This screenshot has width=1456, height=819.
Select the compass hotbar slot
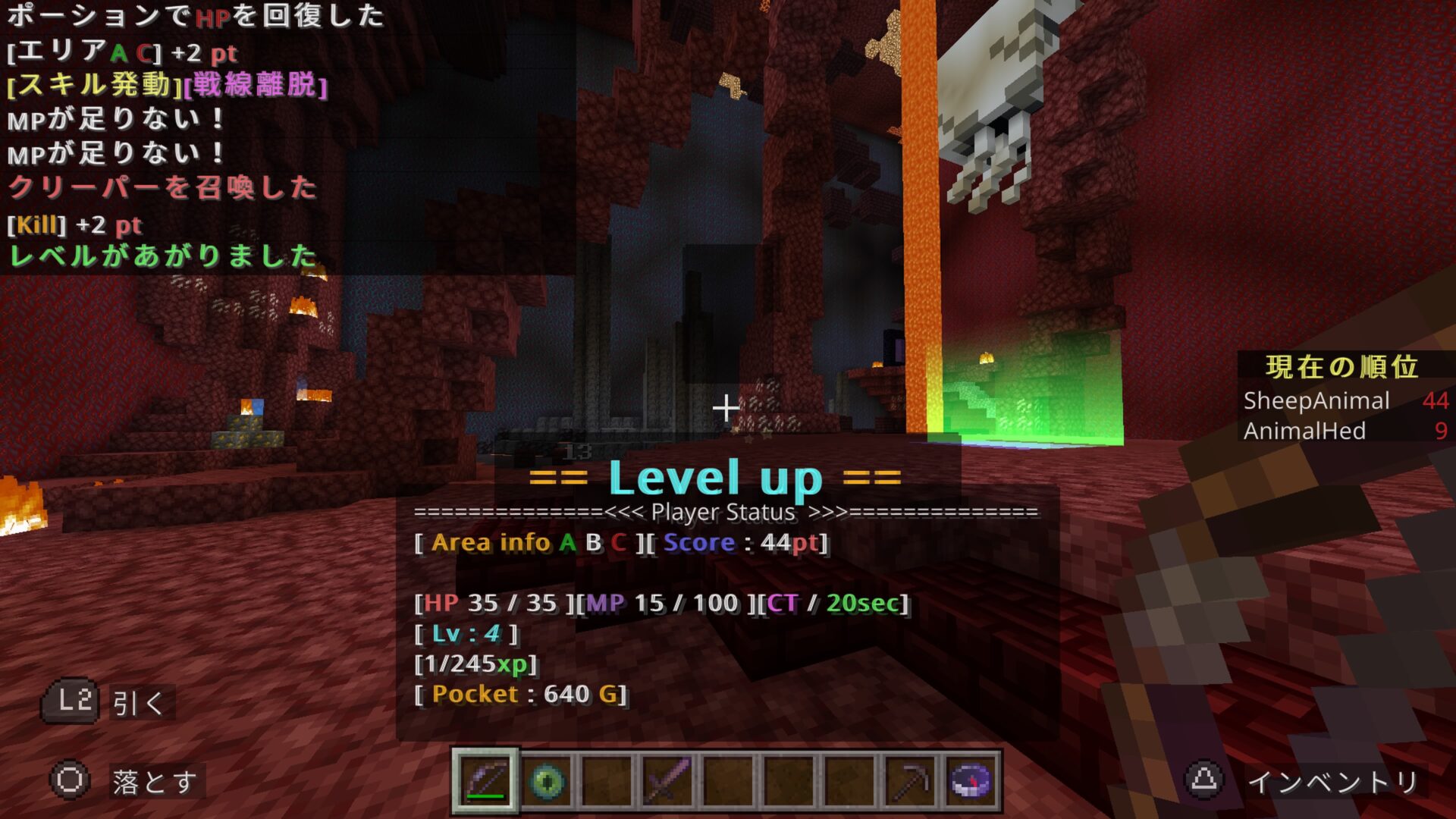tap(971, 780)
